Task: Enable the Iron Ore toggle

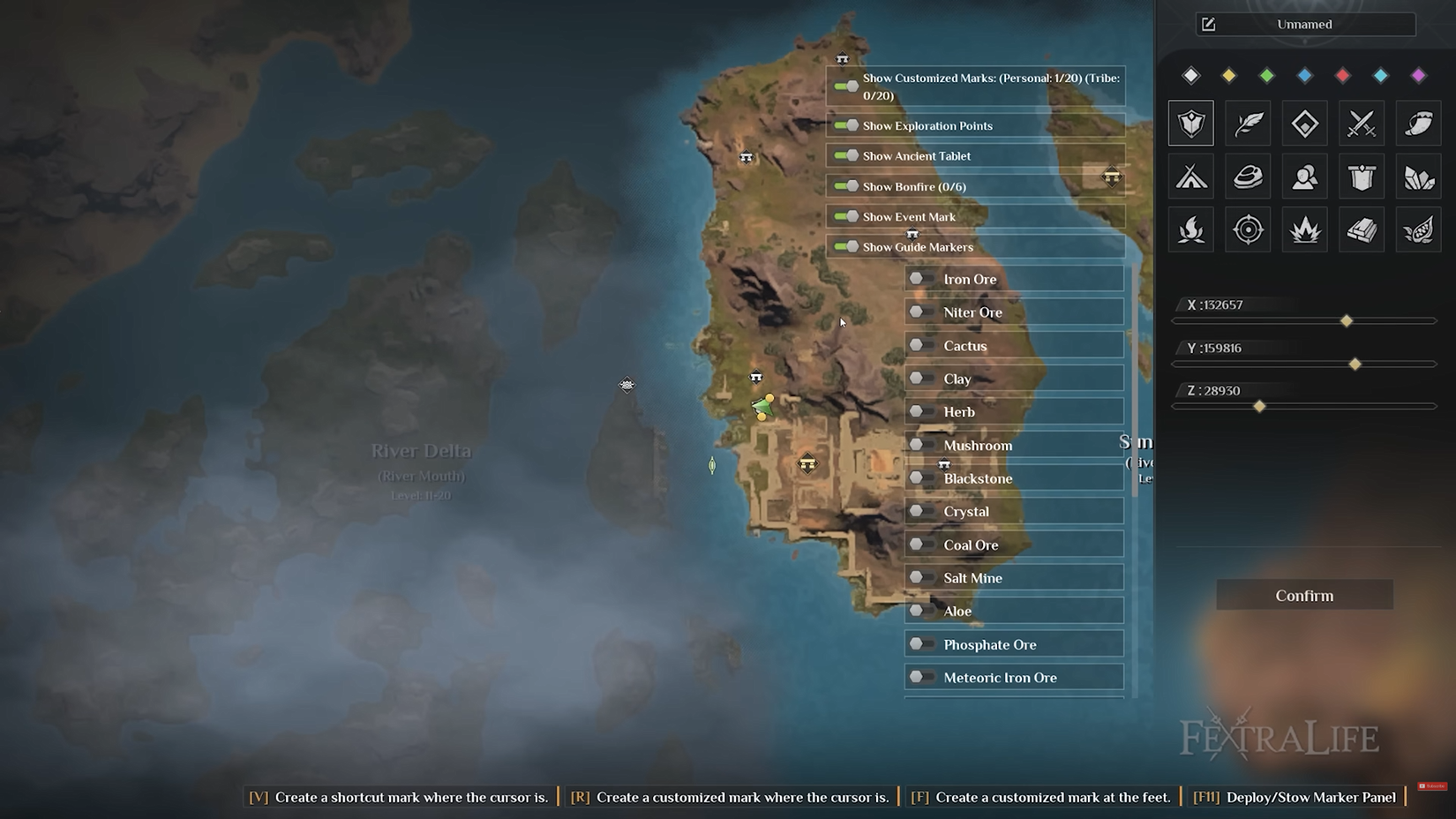Action: click(x=921, y=278)
